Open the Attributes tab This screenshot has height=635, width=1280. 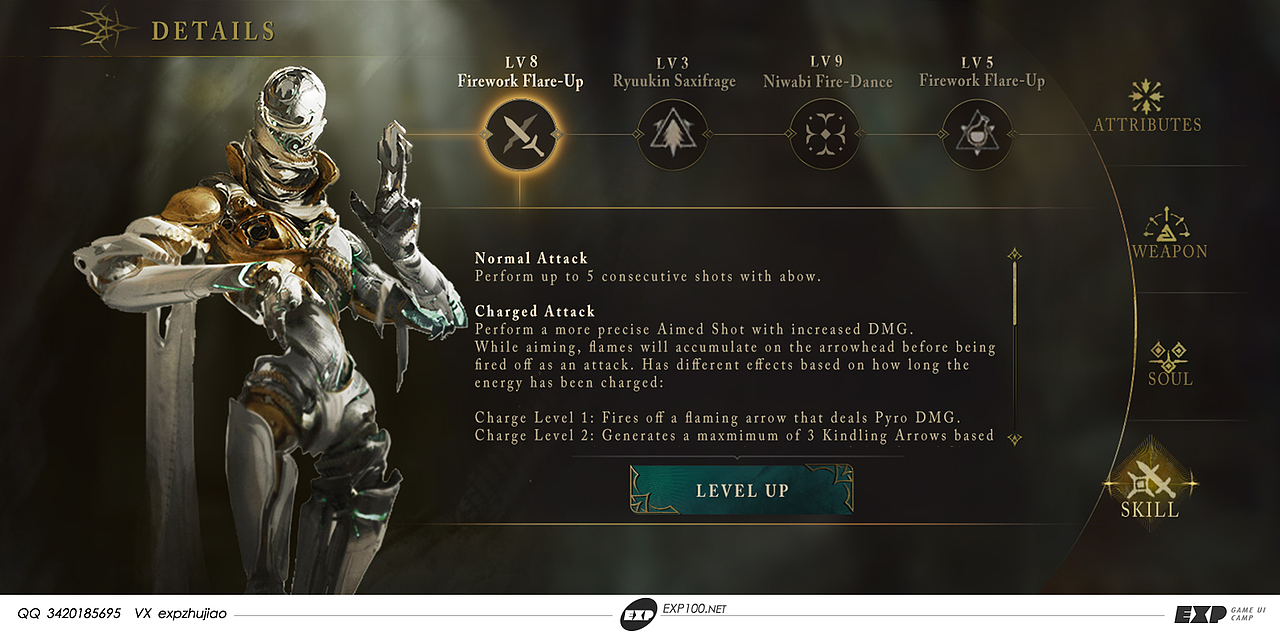pyautogui.click(x=1146, y=107)
